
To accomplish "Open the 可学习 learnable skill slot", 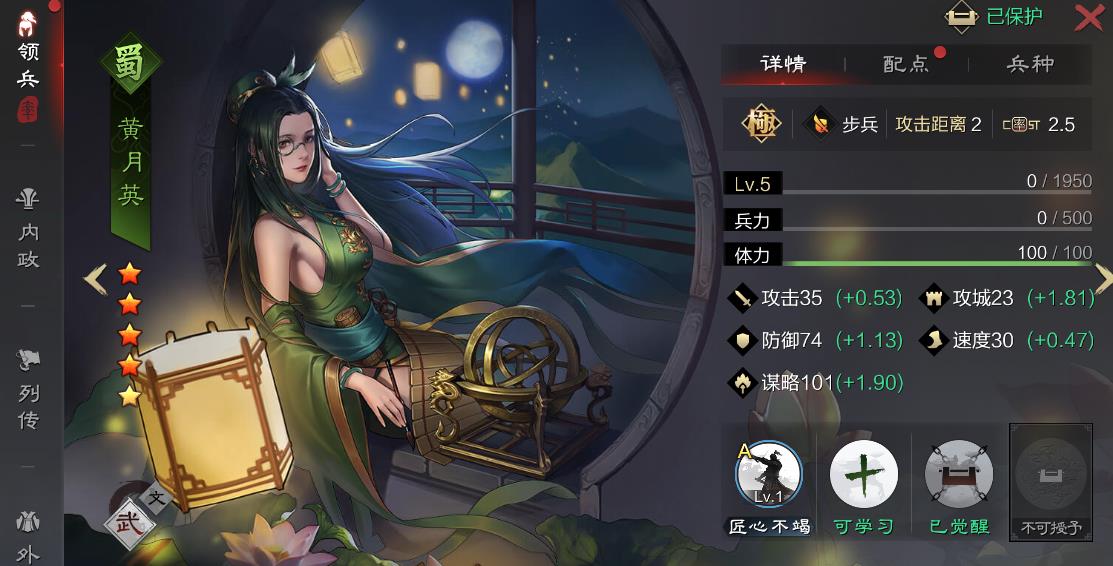I will point(864,476).
